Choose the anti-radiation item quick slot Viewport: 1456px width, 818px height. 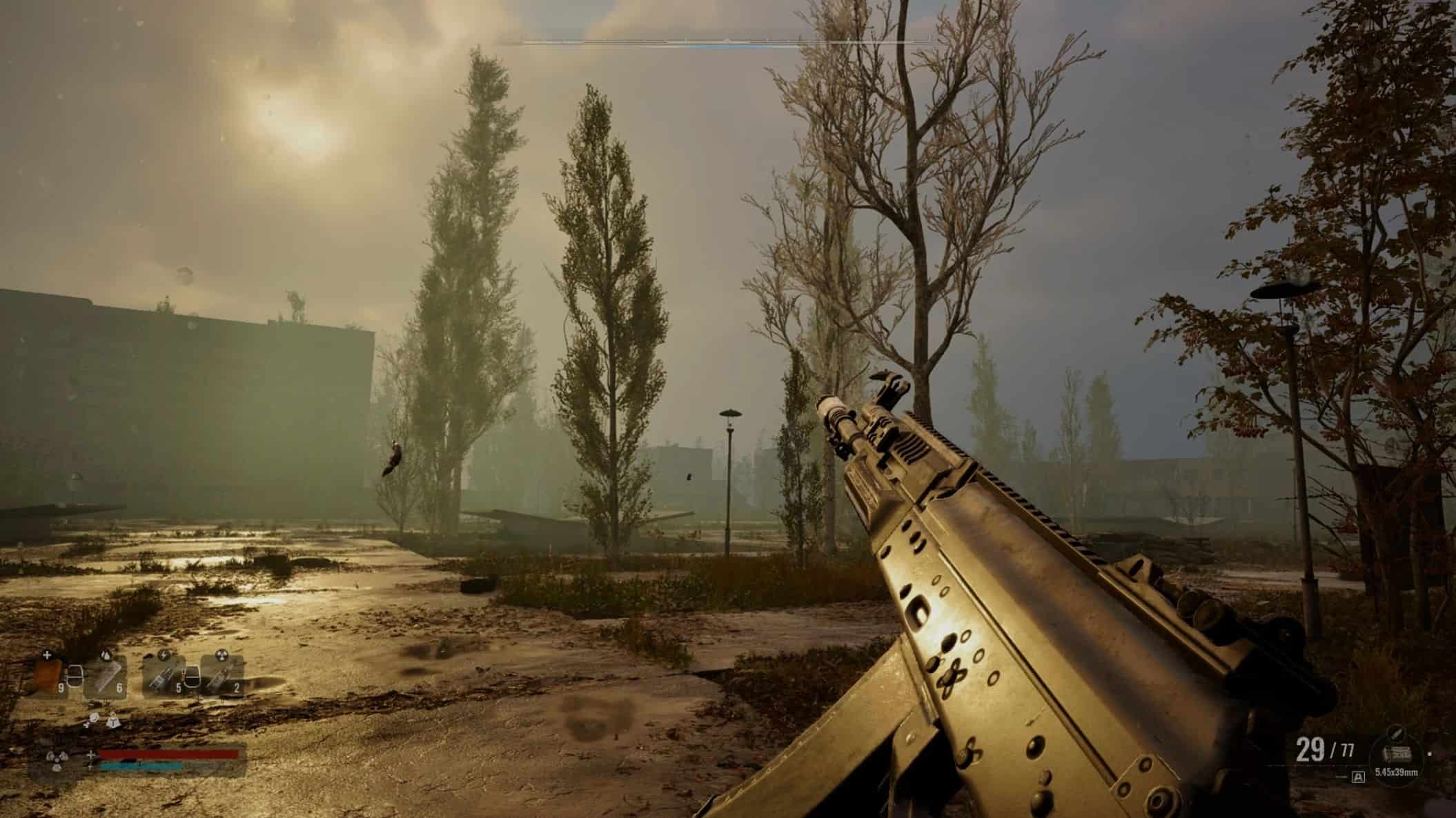222,675
